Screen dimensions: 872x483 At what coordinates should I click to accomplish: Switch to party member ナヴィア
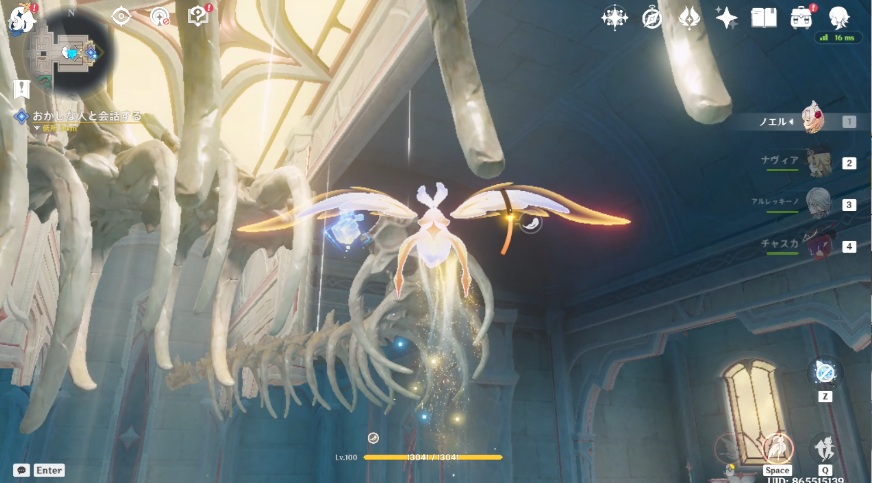(x=818, y=162)
